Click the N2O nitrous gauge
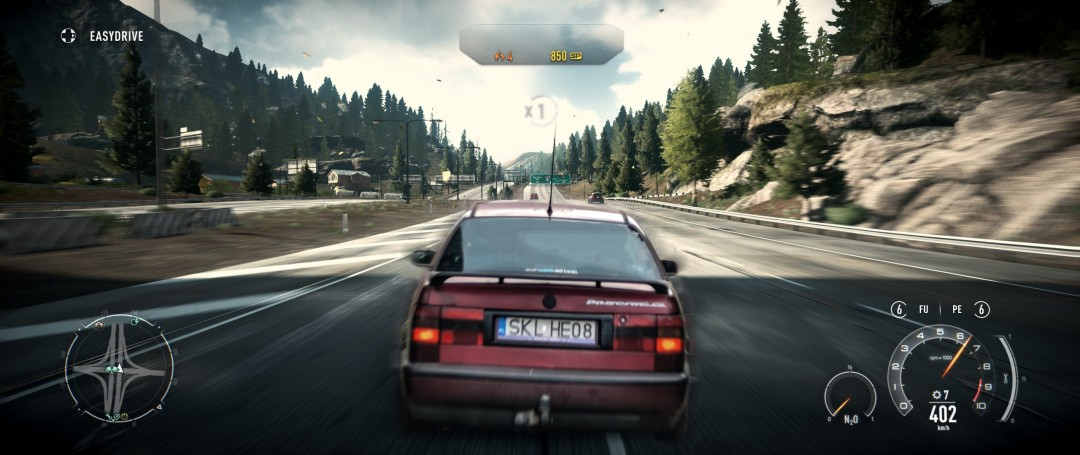Screen dimensions: 1080x455 (x=851, y=396)
